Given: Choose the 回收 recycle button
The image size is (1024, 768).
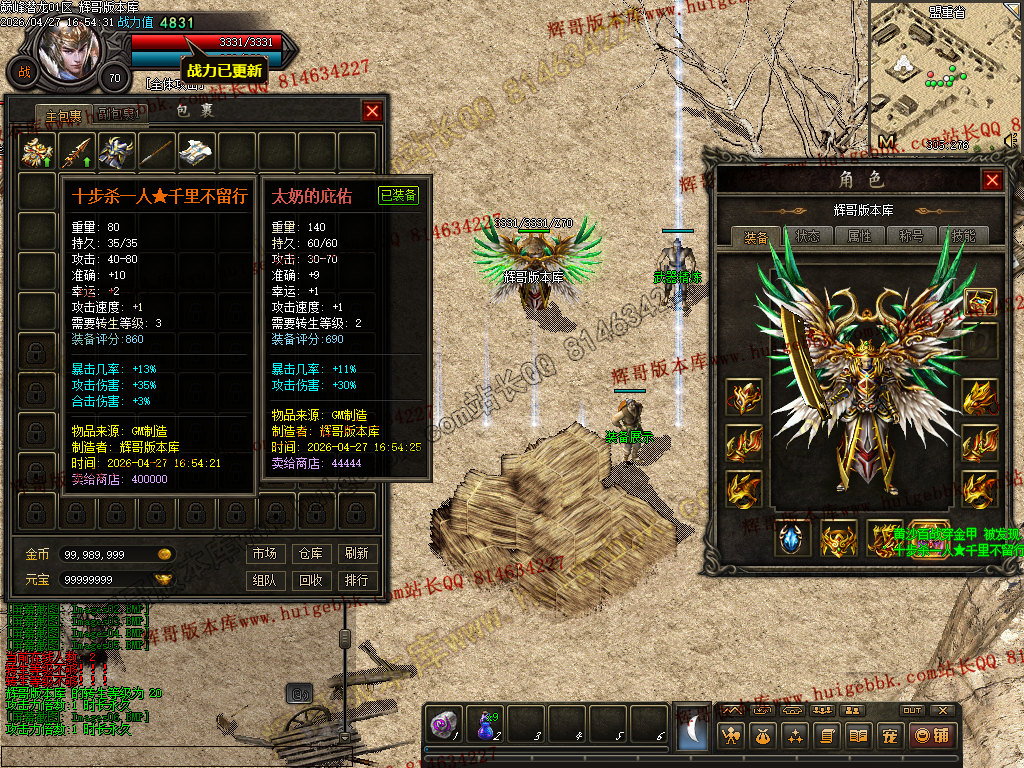Looking at the screenshot, I should click(311, 580).
